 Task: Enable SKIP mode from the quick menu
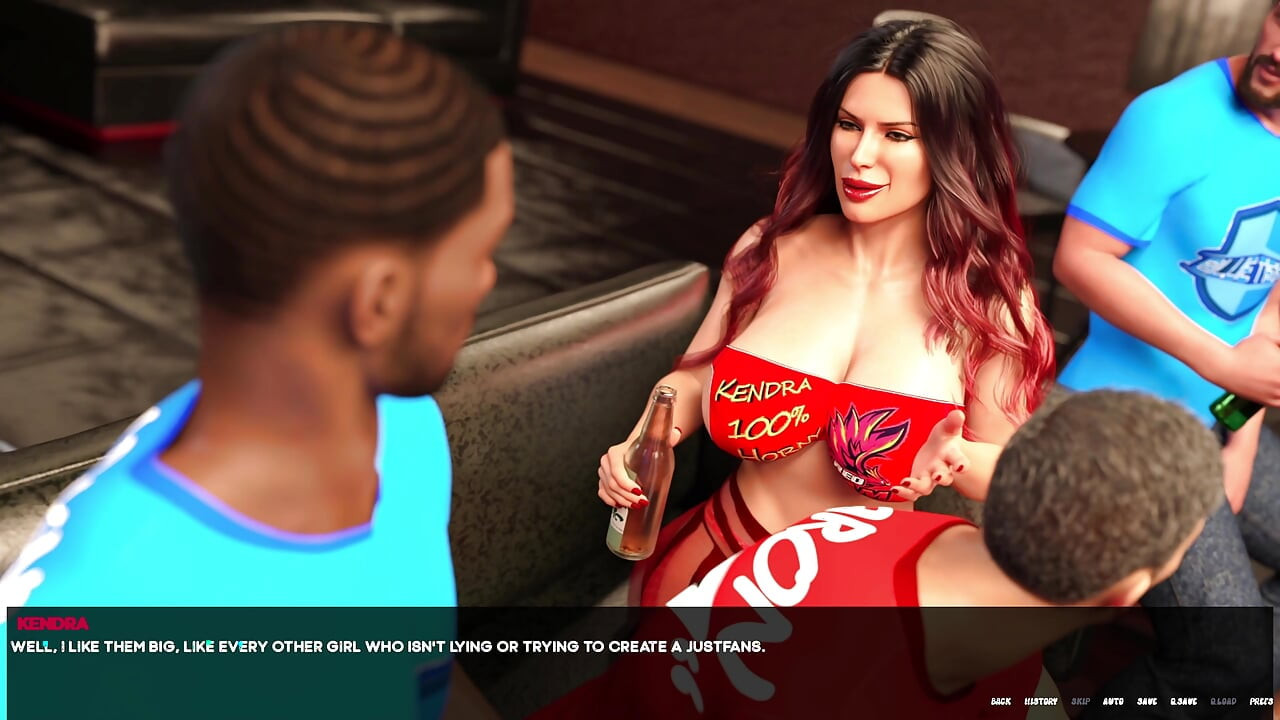[1081, 700]
